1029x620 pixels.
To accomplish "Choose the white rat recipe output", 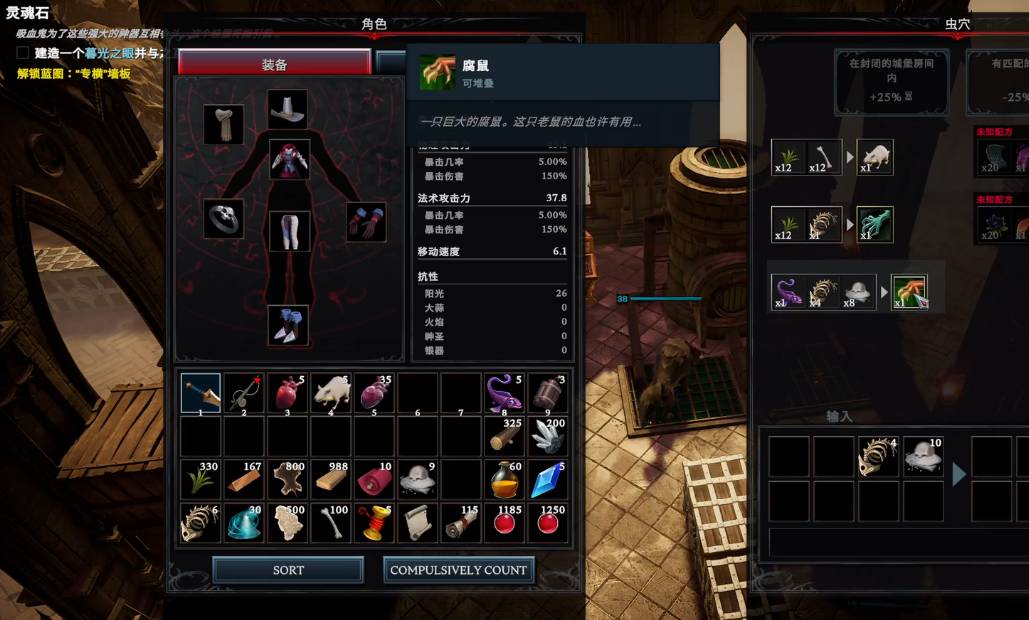I will tap(875, 157).
